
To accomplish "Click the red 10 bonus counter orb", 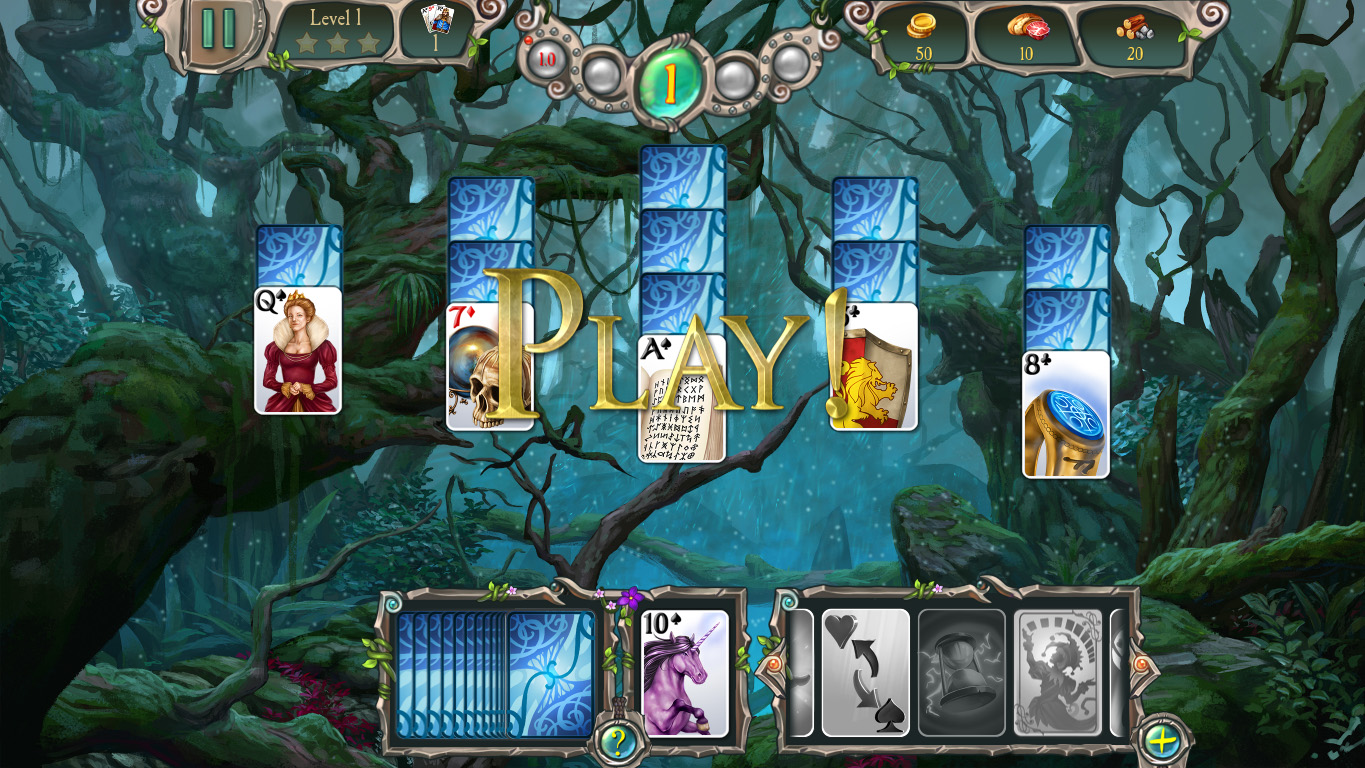I will (x=545, y=60).
